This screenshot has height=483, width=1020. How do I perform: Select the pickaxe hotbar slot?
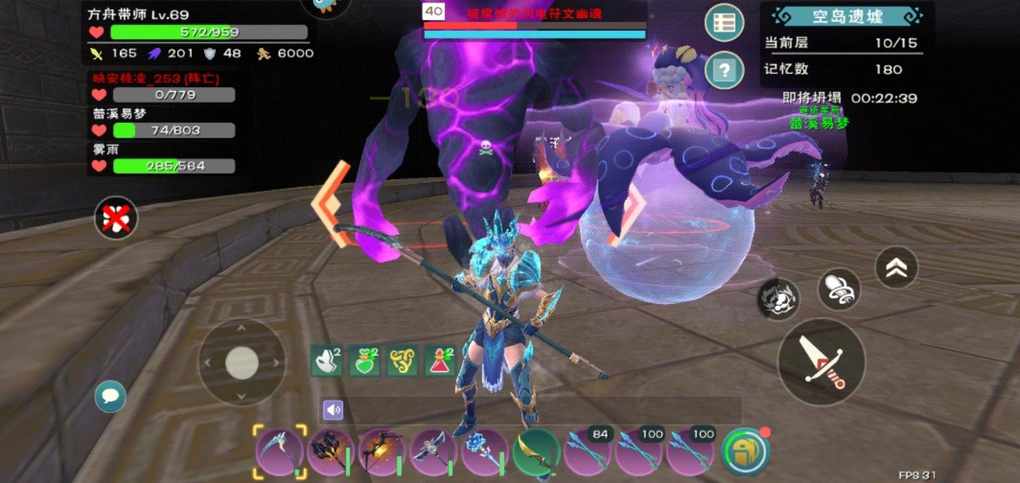434,451
